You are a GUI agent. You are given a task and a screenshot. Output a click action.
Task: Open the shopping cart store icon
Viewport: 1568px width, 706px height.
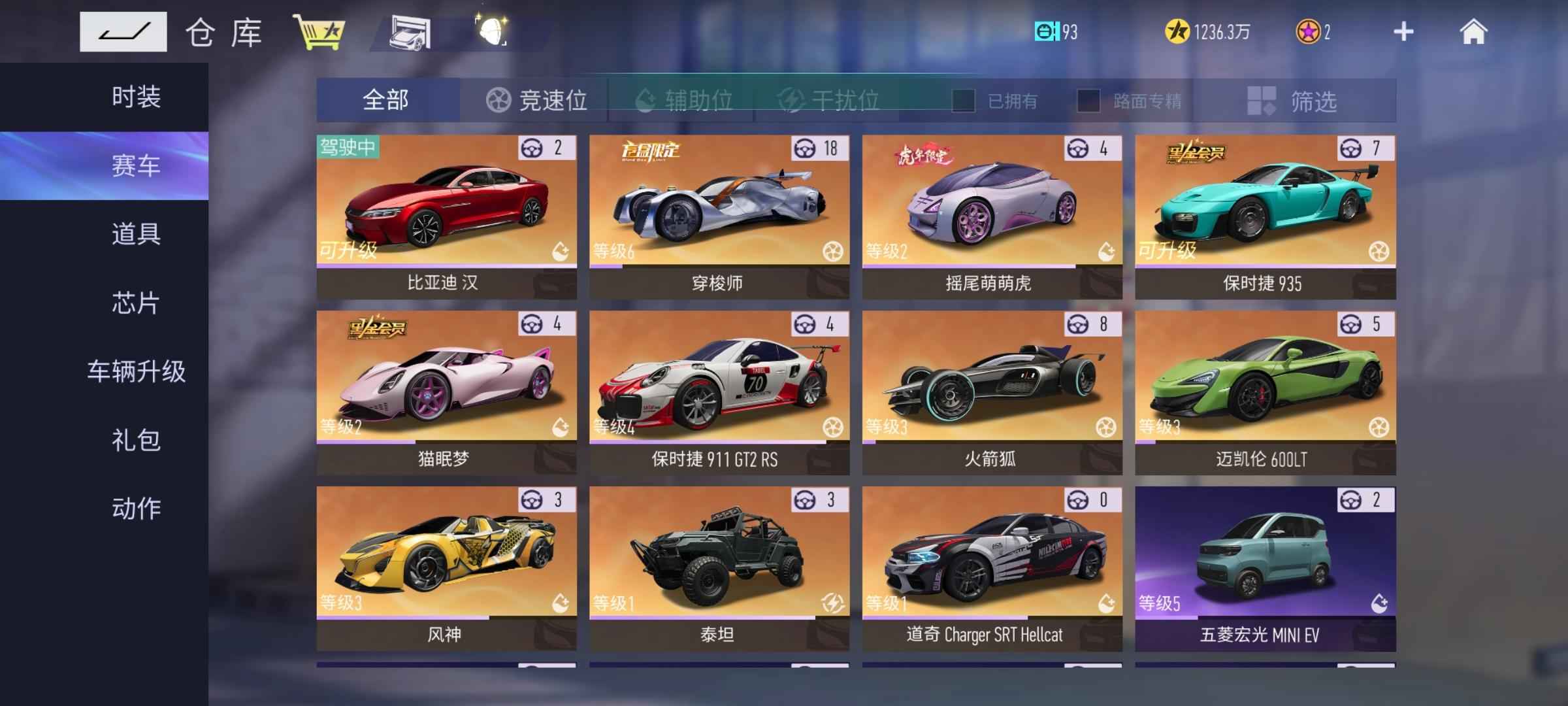coord(319,33)
